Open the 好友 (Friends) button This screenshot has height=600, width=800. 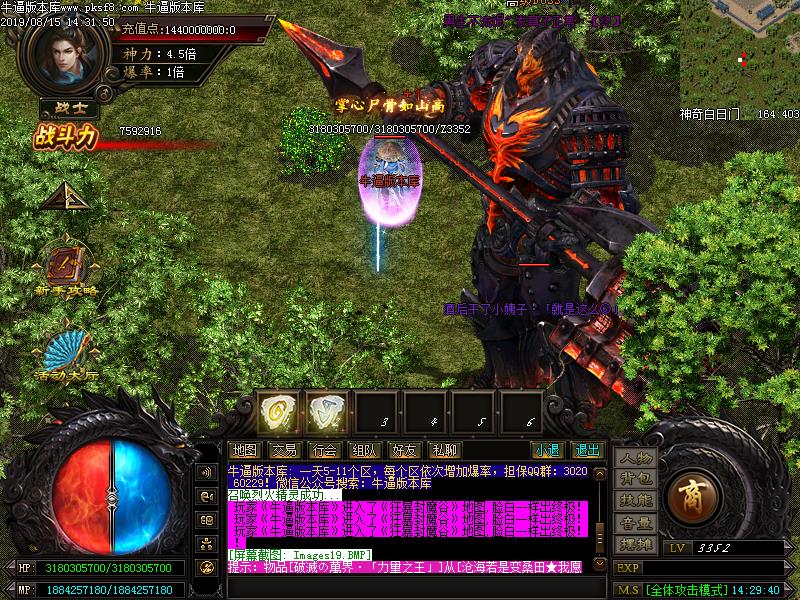(404, 450)
